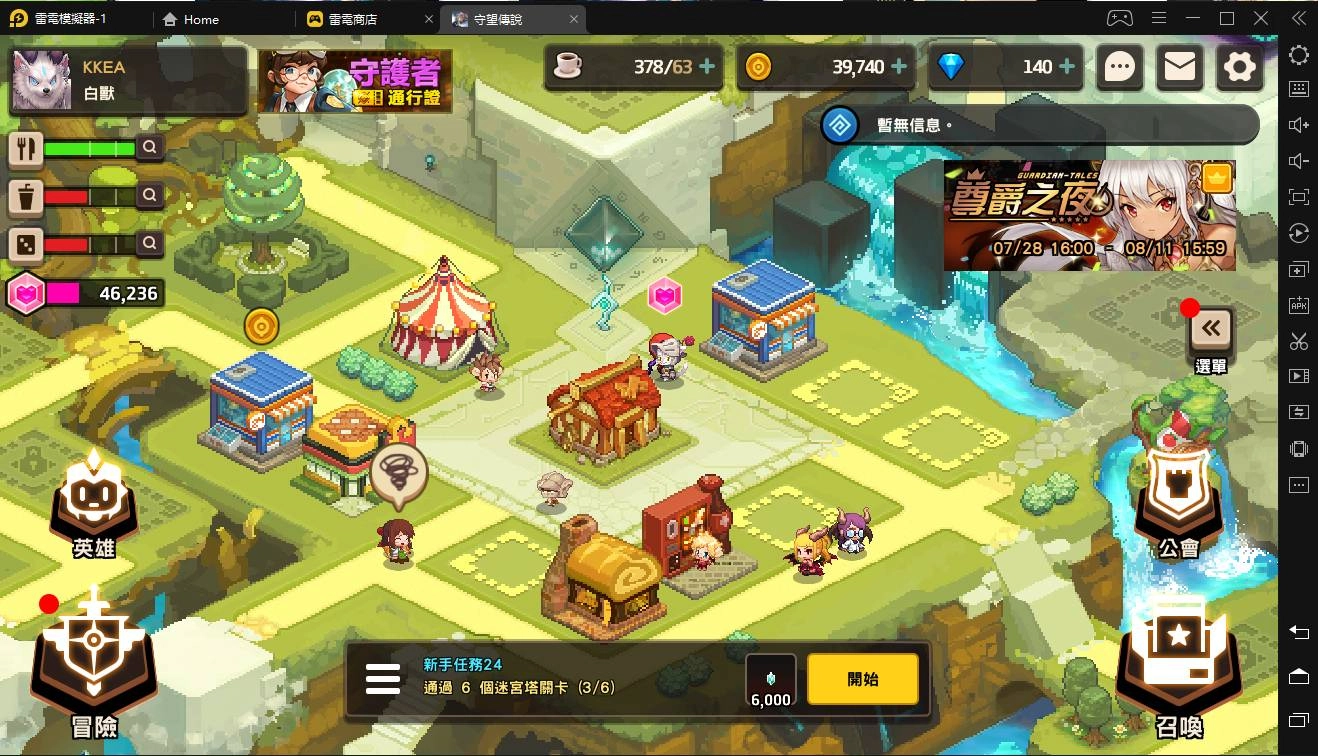Switch to the 守望傳說 tab

500,18
